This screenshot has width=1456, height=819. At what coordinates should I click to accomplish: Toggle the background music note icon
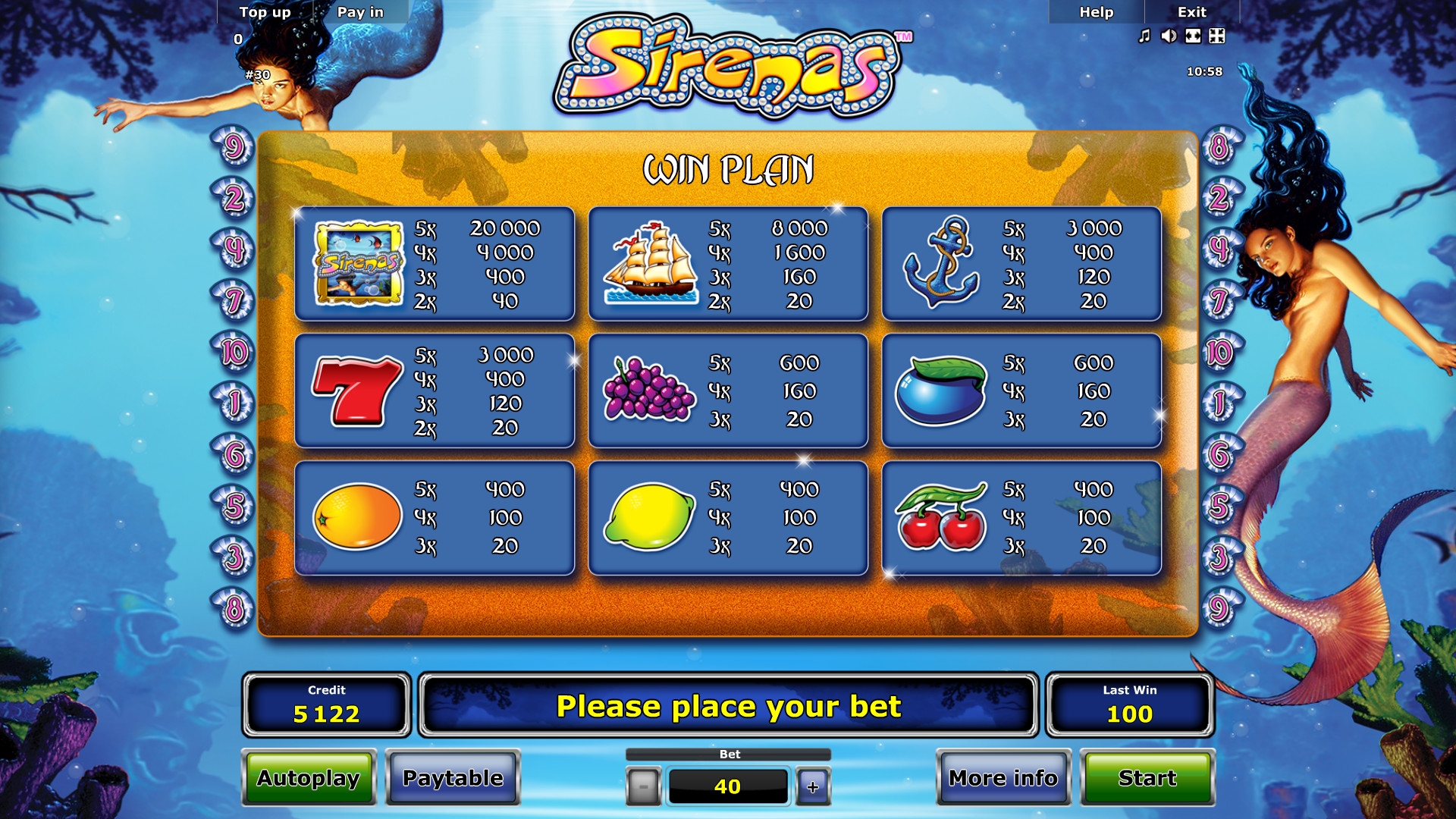(x=1144, y=36)
